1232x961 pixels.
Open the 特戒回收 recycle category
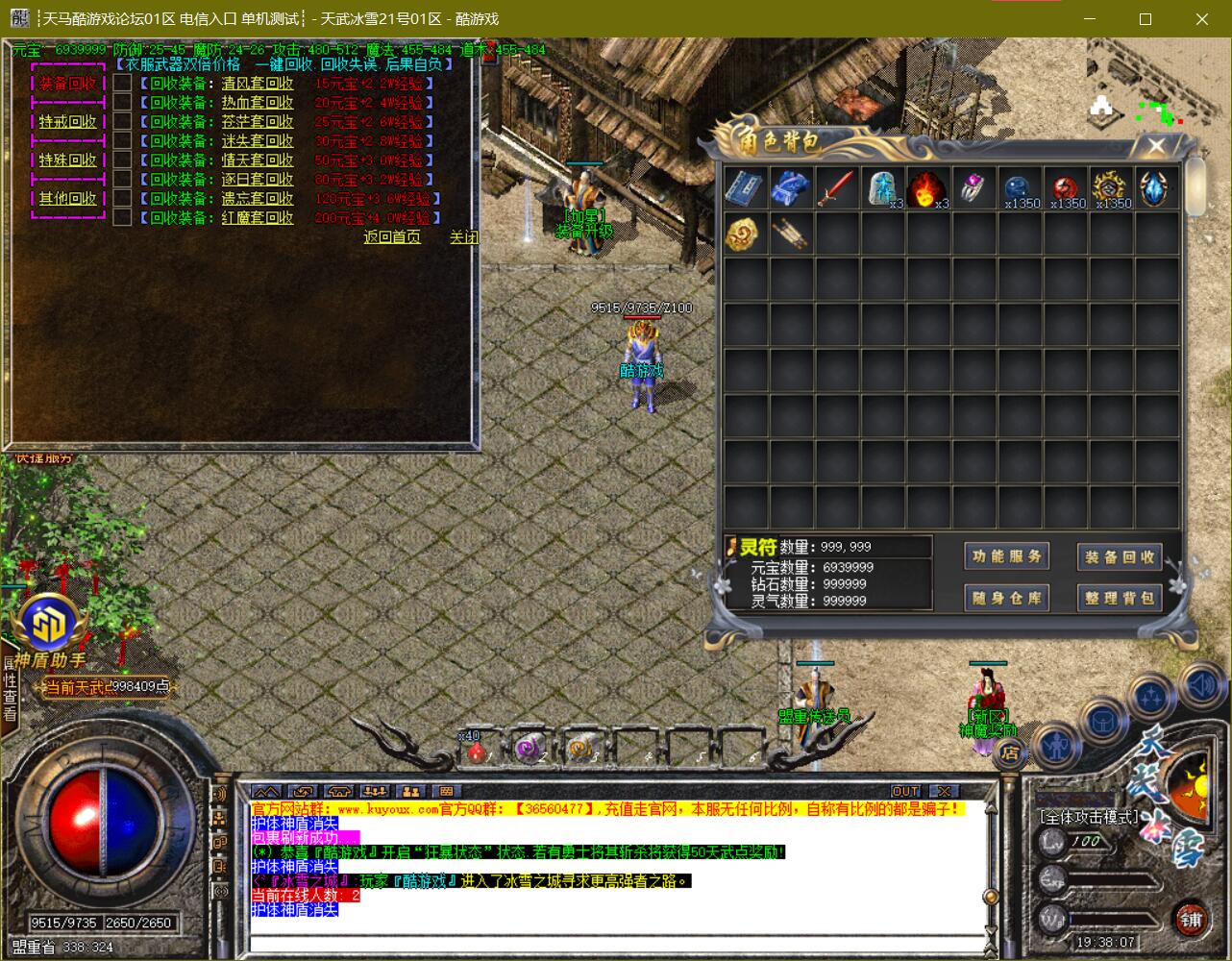point(67,122)
